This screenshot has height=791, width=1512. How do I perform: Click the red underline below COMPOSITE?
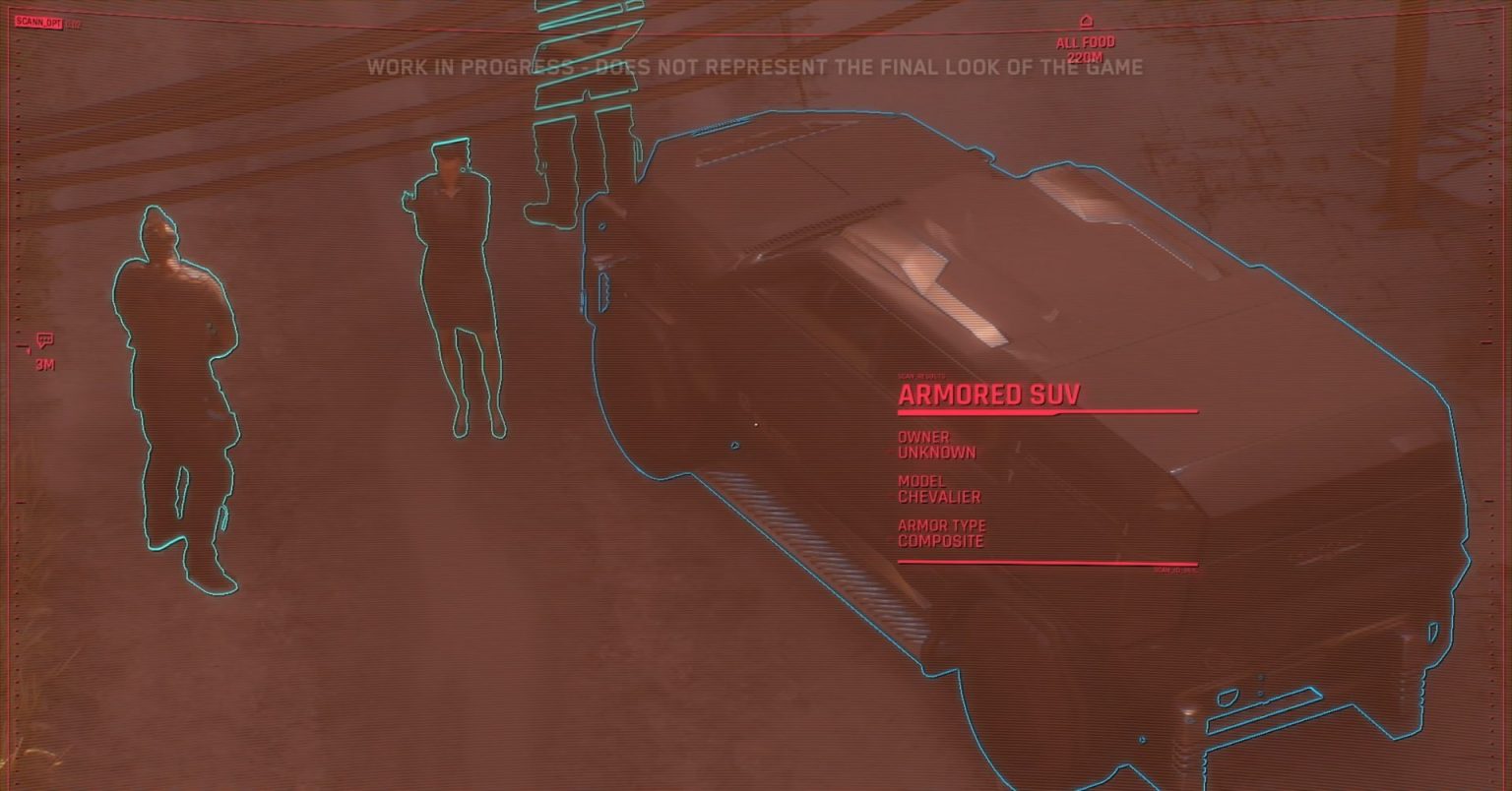[x=1047, y=561]
